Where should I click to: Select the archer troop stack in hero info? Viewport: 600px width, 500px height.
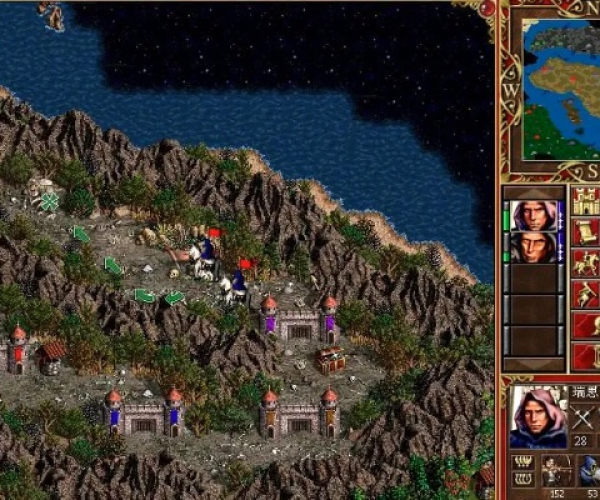coord(556,469)
